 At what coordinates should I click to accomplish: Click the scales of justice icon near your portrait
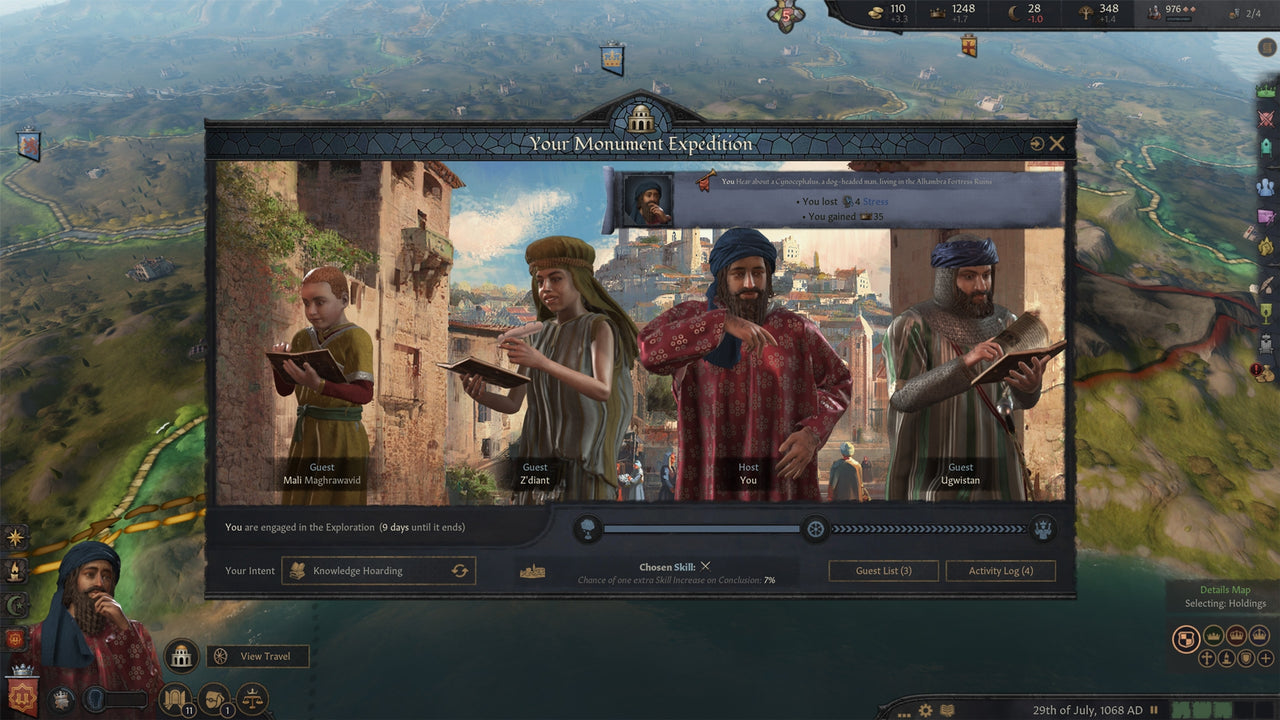click(252, 698)
